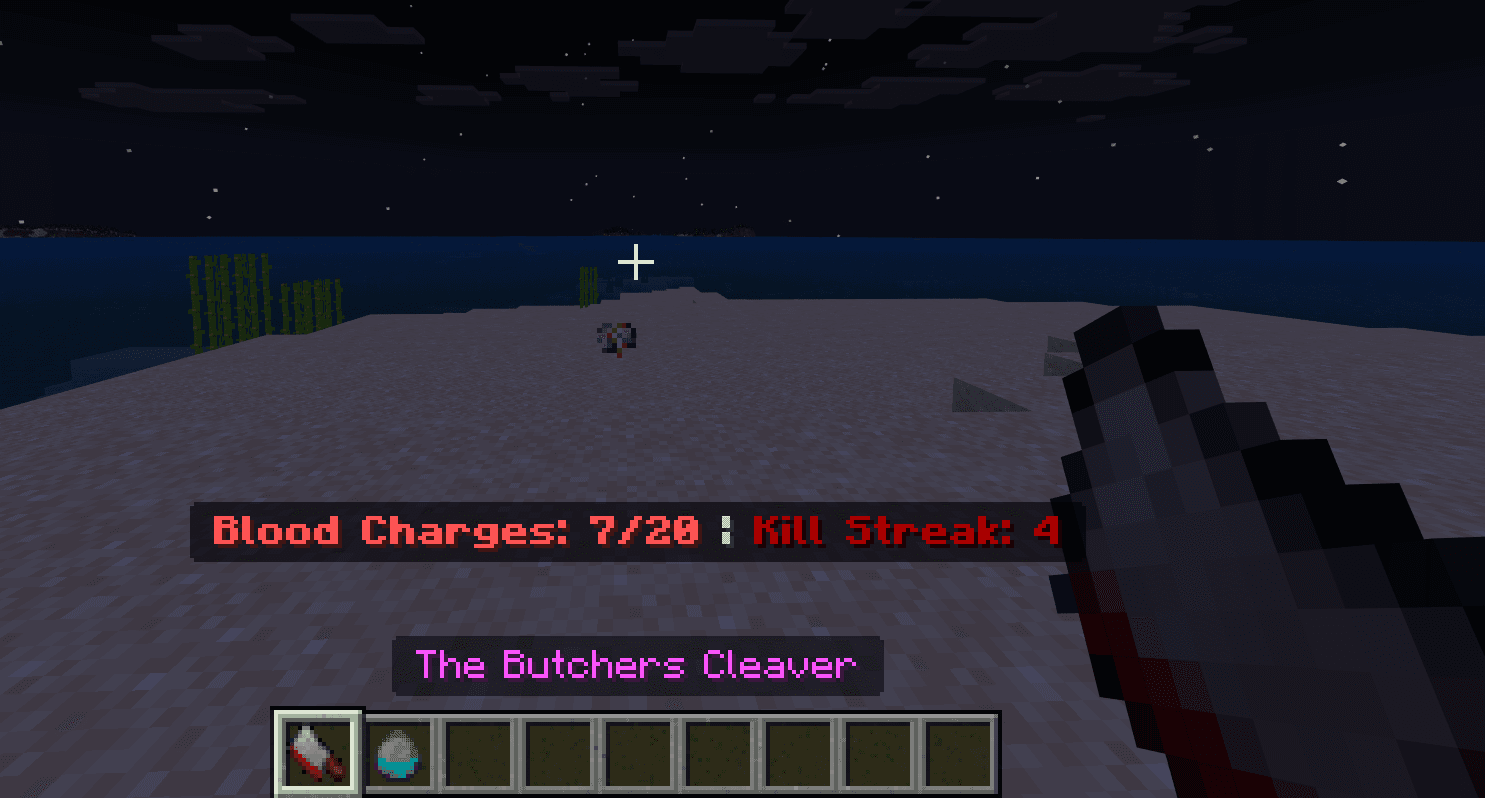
Task: Click the empty fifth hotbar slot
Action: [637, 755]
